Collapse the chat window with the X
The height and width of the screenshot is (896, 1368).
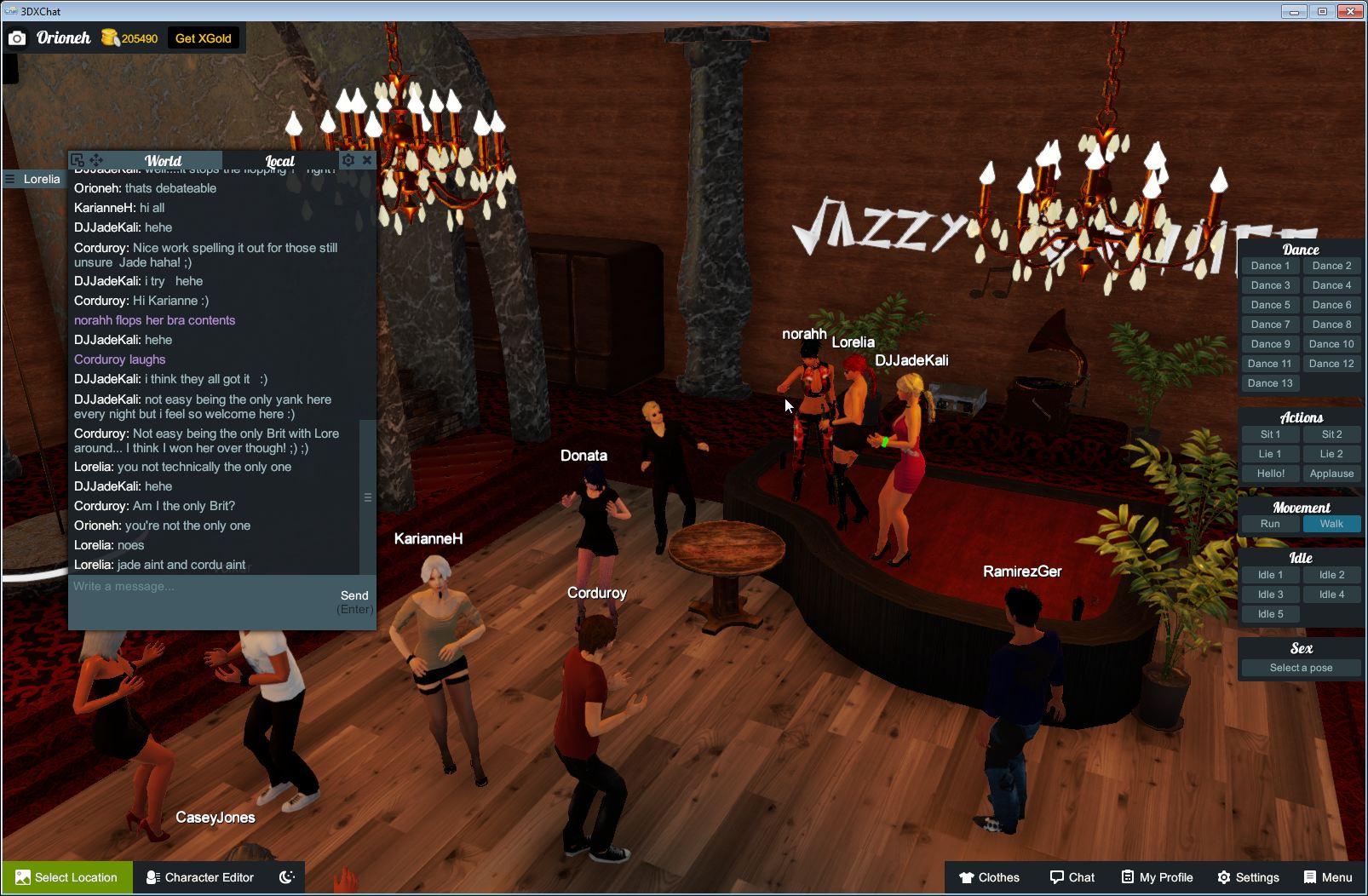(x=367, y=159)
